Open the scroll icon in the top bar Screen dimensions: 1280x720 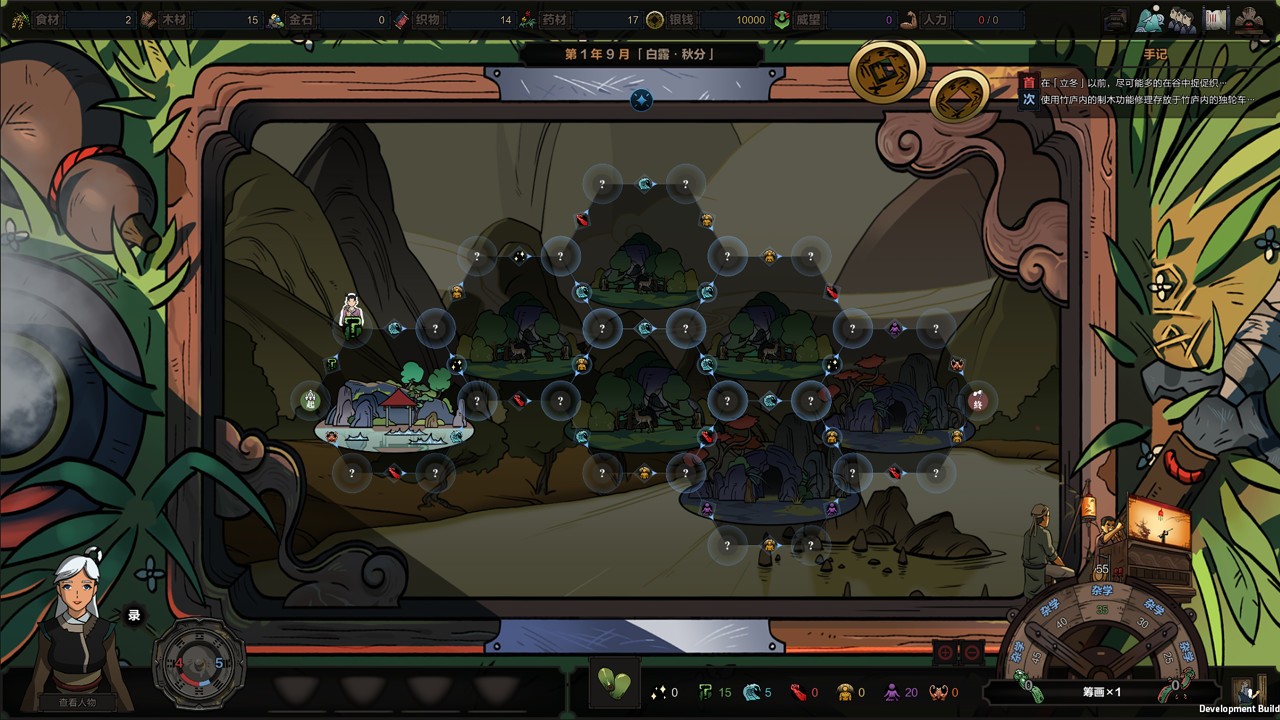(x=1215, y=19)
